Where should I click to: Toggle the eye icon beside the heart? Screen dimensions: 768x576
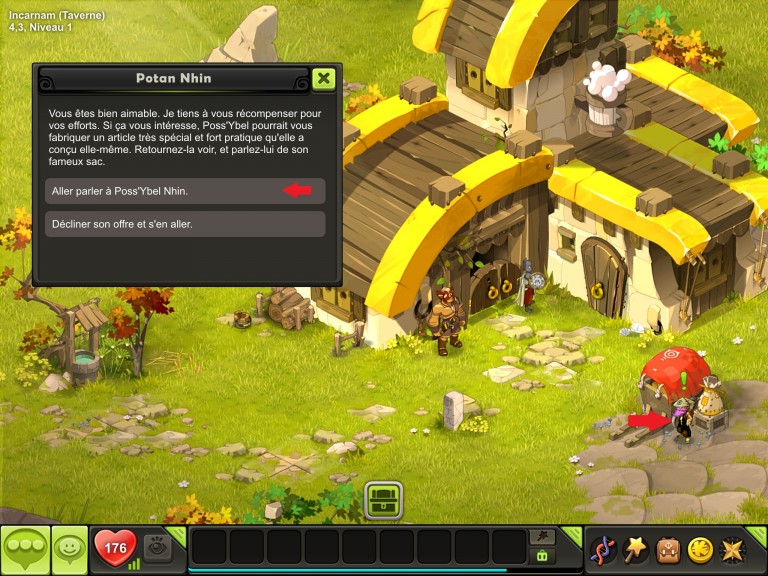(x=158, y=547)
